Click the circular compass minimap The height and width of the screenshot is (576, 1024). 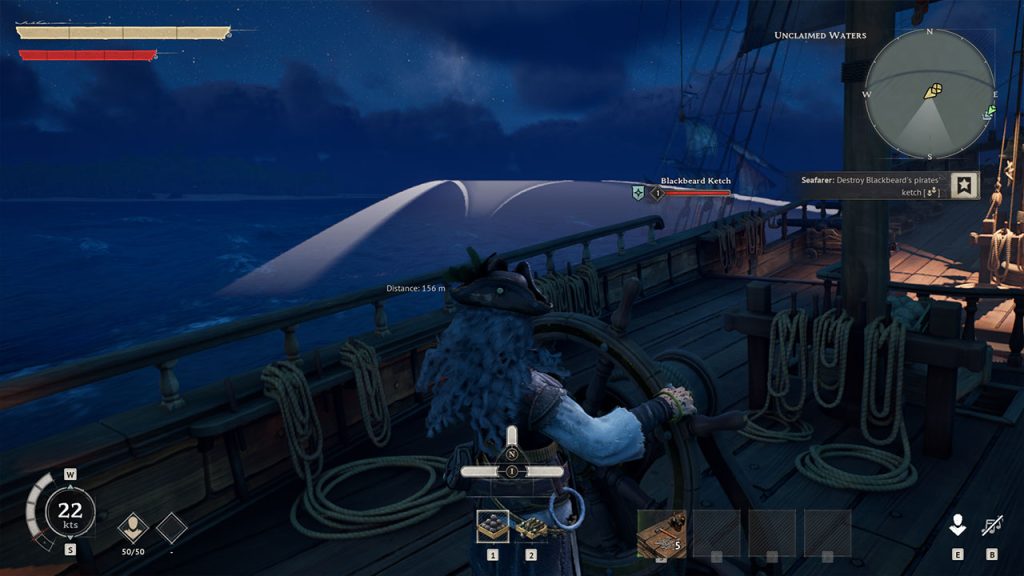coord(929,94)
